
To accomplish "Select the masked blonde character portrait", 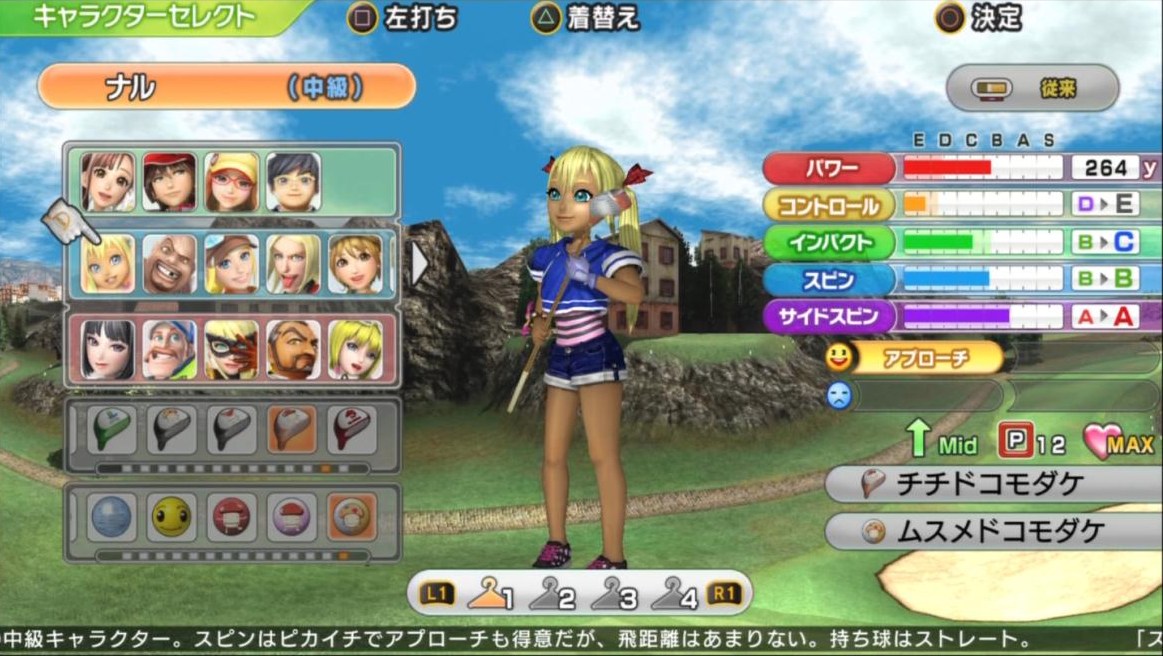I will pos(231,349).
